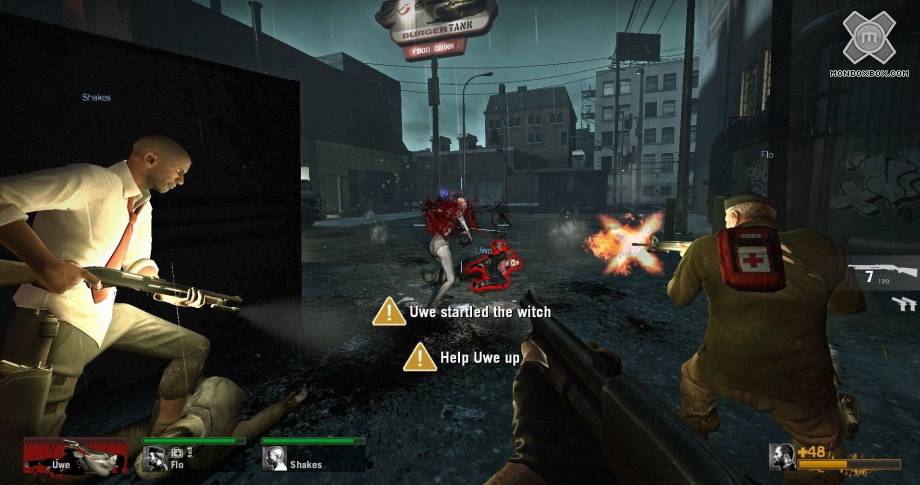Click Flo's teammate portrait
The width and height of the screenshot is (920, 485).
click(x=155, y=458)
